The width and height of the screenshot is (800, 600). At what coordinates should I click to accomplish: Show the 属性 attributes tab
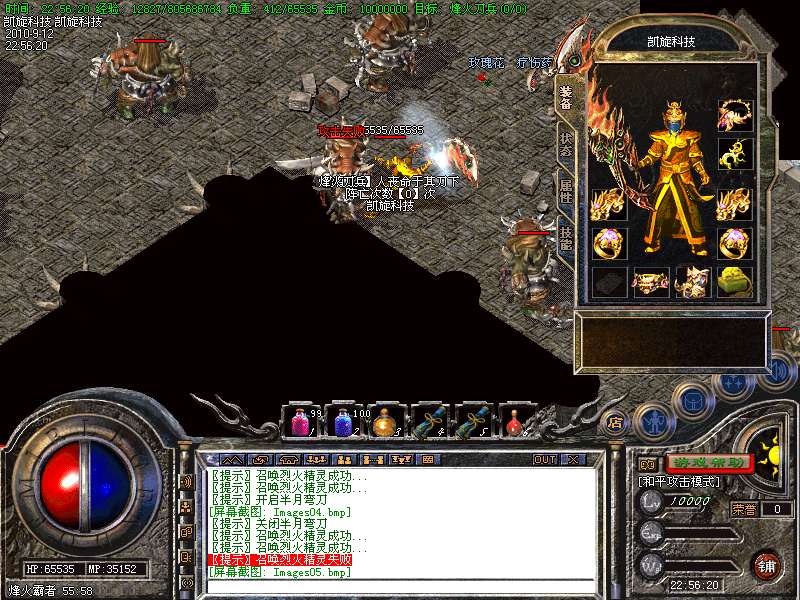coord(566,192)
